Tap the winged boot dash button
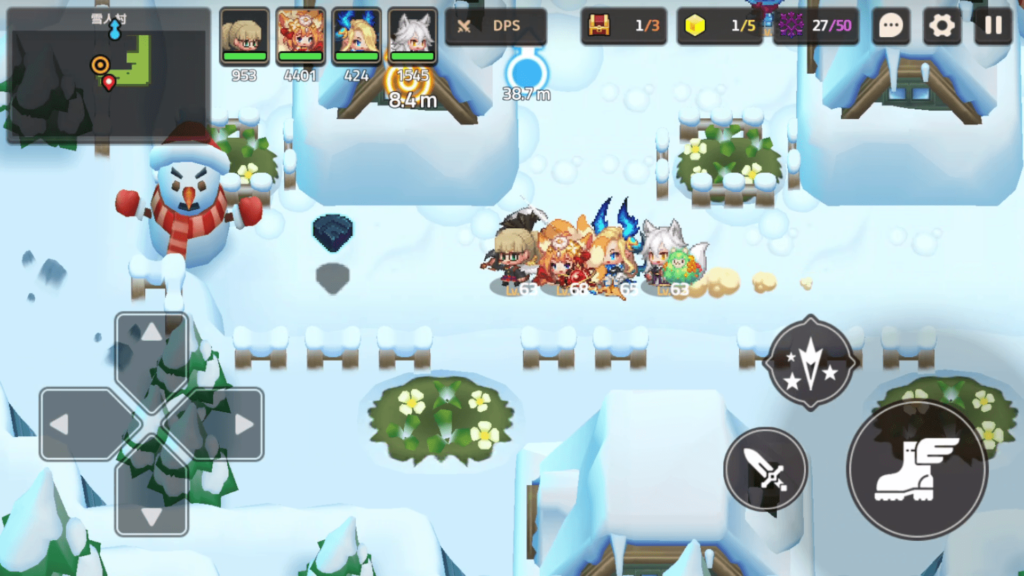This screenshot has height=576, width=1024. pos(916,470)
